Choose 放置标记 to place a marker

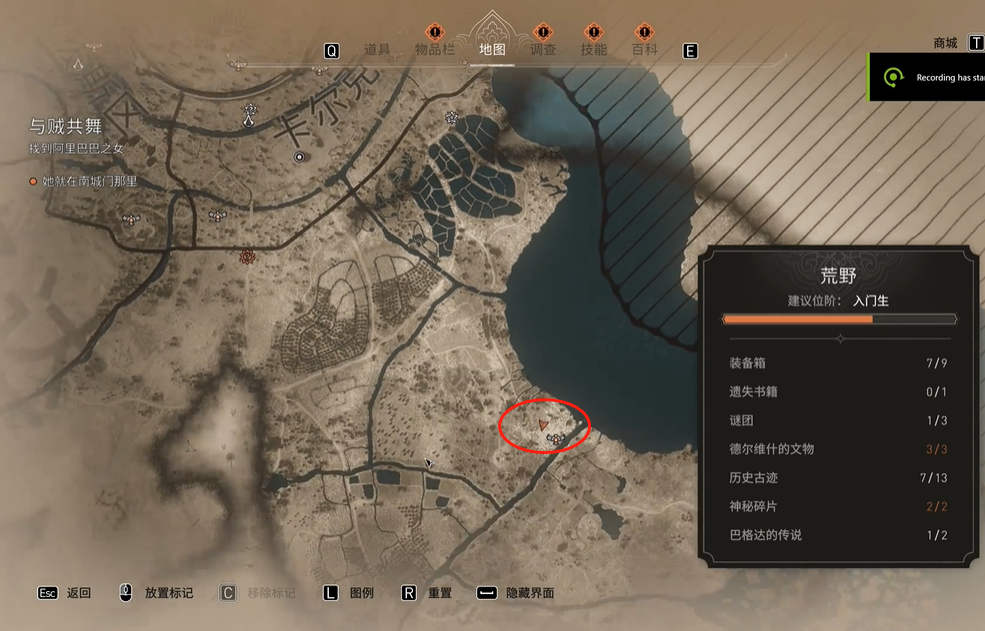click(168, 593)
